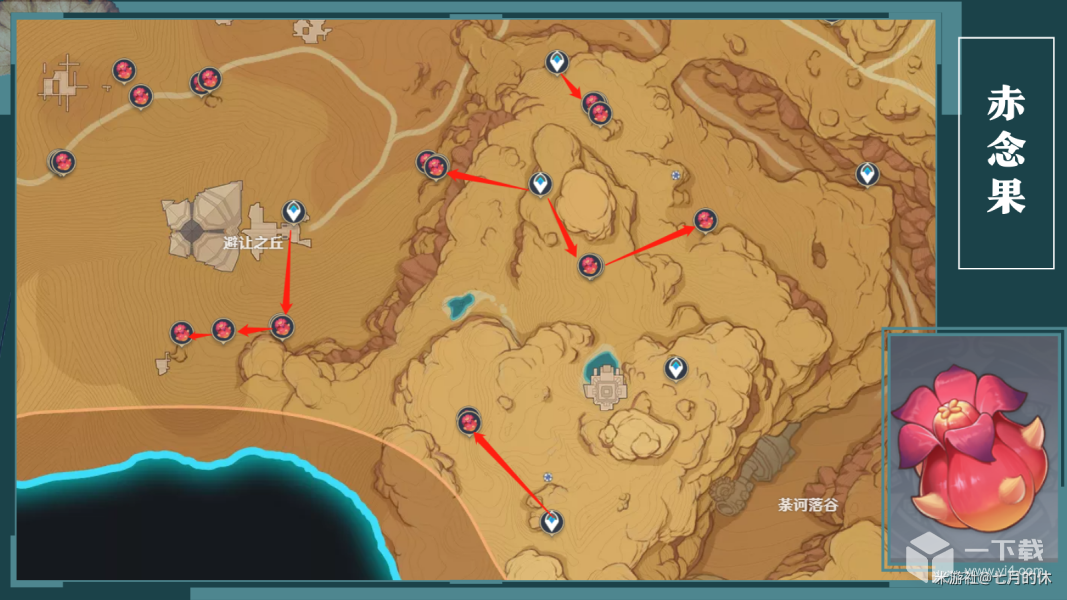1067x600 pixels.
Task: Select the teleport waypoint beside 避让之丘
Action: click(x=293, y=211)
